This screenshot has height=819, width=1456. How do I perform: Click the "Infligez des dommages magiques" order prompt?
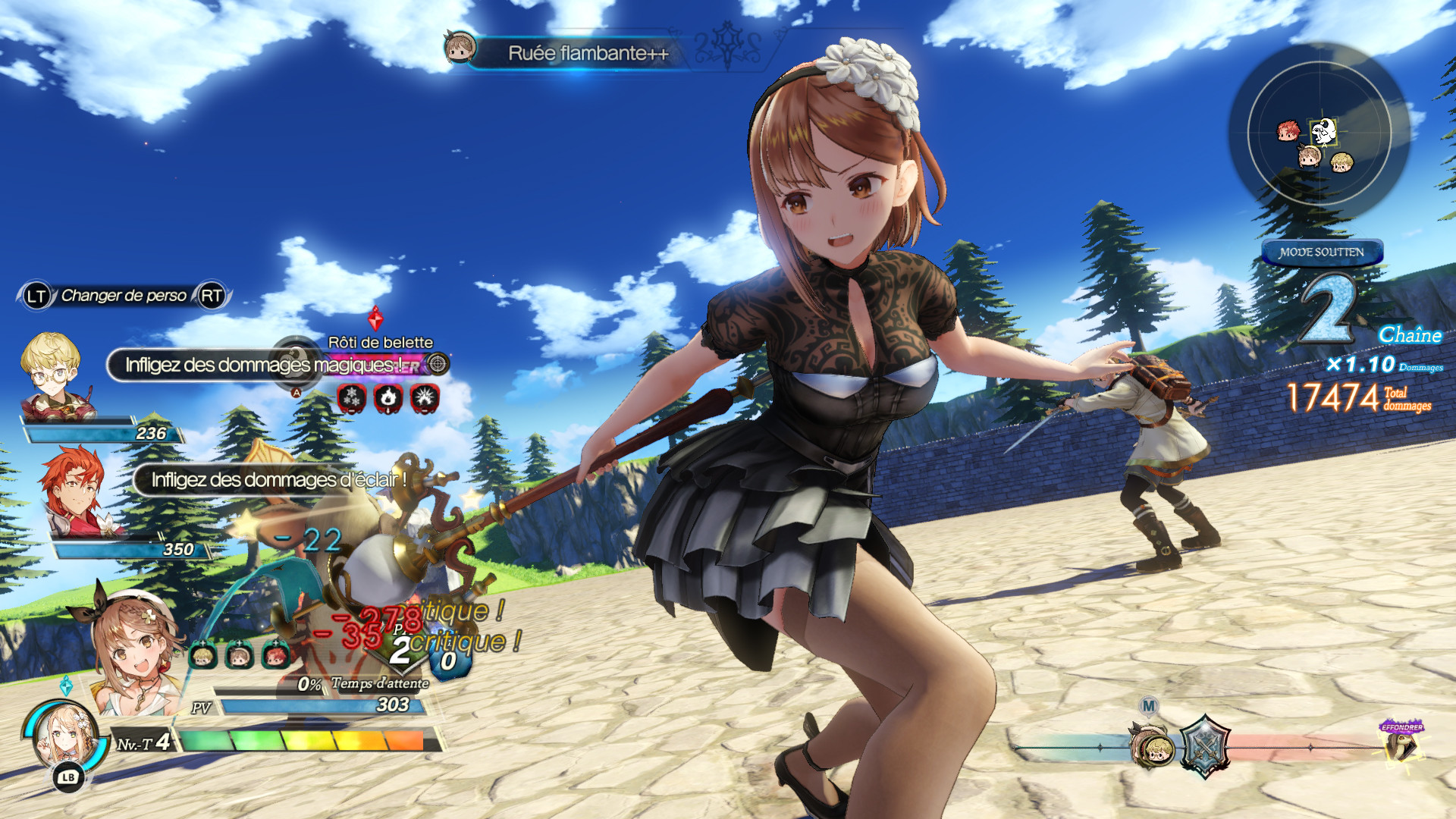[x=262, y=365]
